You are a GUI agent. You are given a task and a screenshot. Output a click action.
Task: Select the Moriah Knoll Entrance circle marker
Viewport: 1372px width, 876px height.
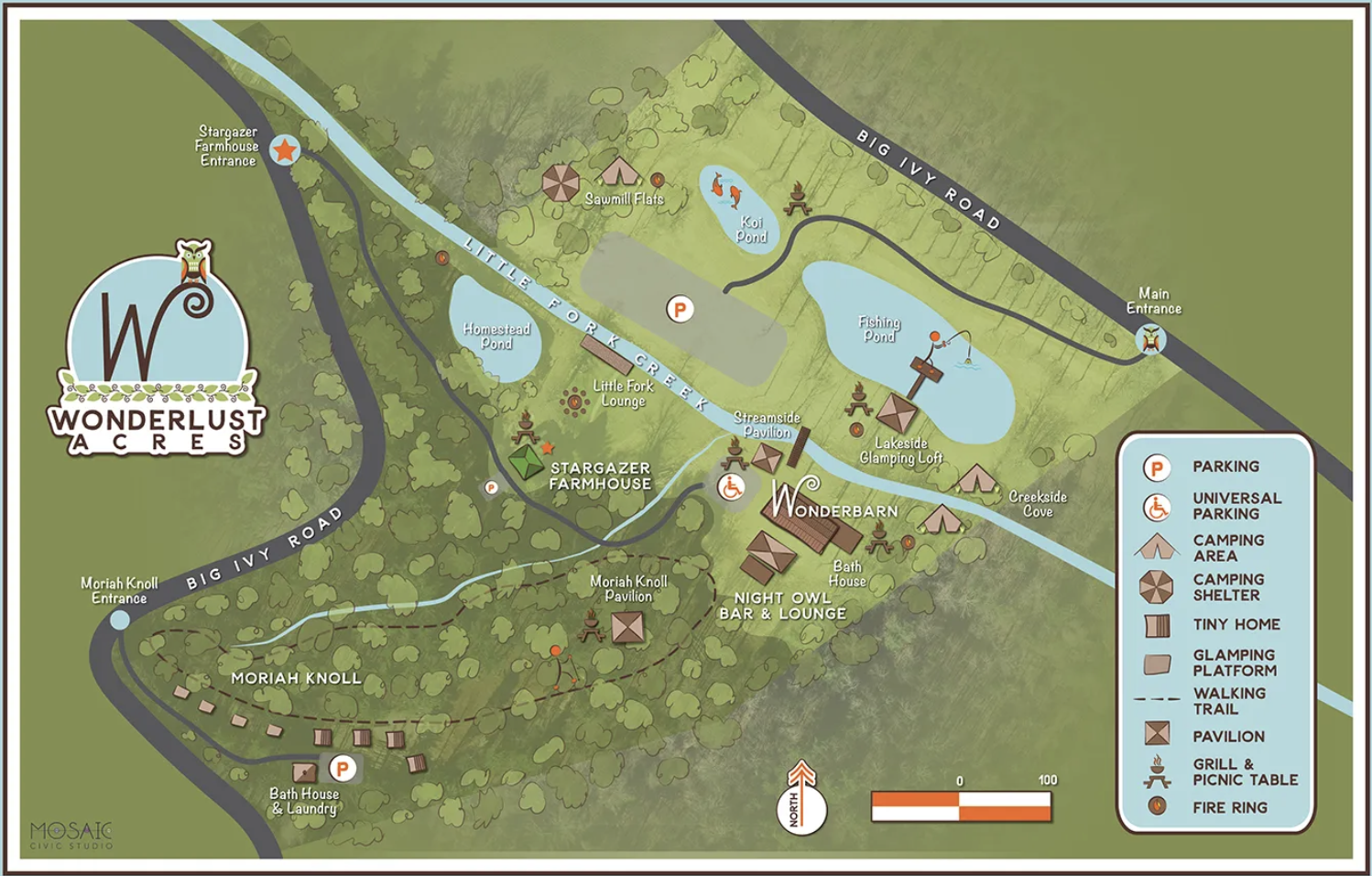tap(119, 620)
